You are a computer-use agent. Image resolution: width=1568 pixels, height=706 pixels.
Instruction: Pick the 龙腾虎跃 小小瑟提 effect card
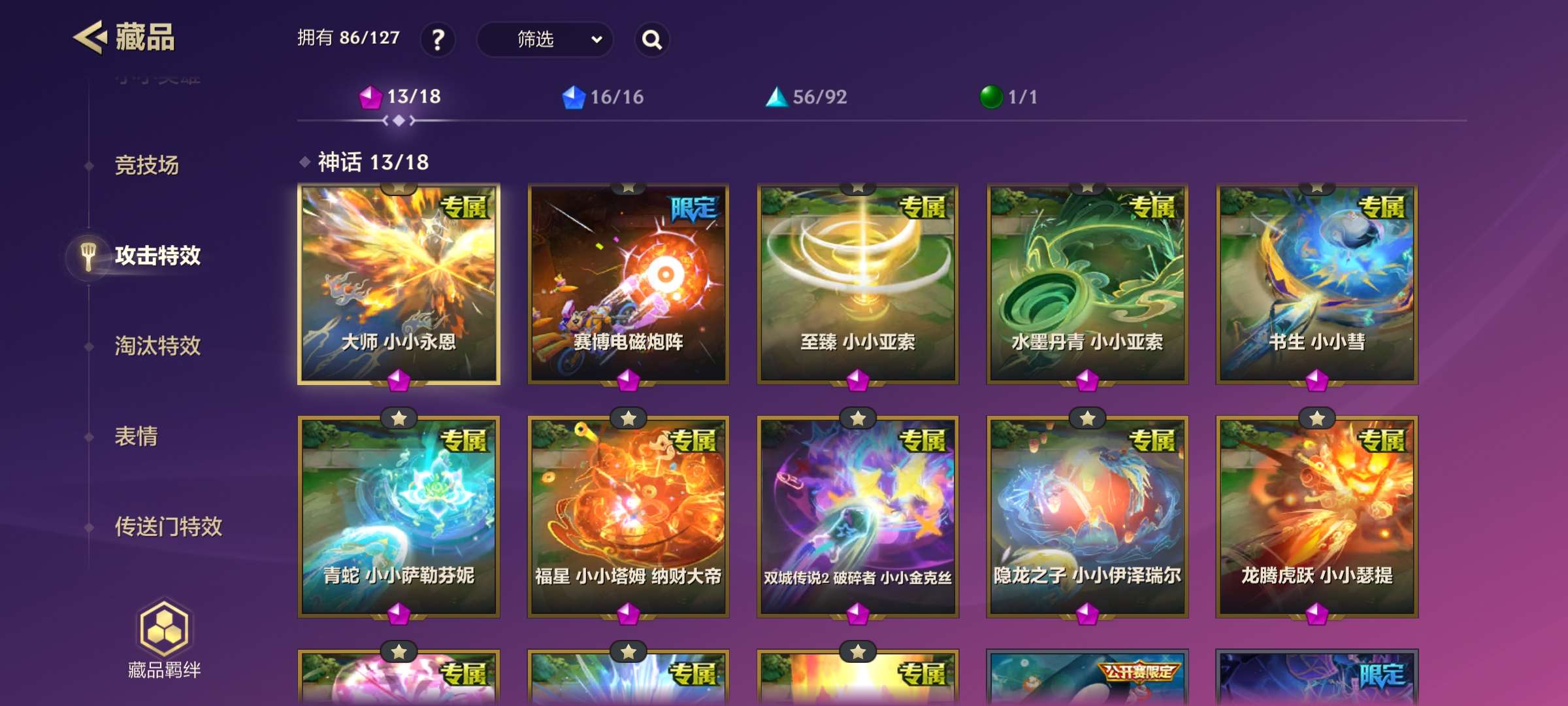1316,516
